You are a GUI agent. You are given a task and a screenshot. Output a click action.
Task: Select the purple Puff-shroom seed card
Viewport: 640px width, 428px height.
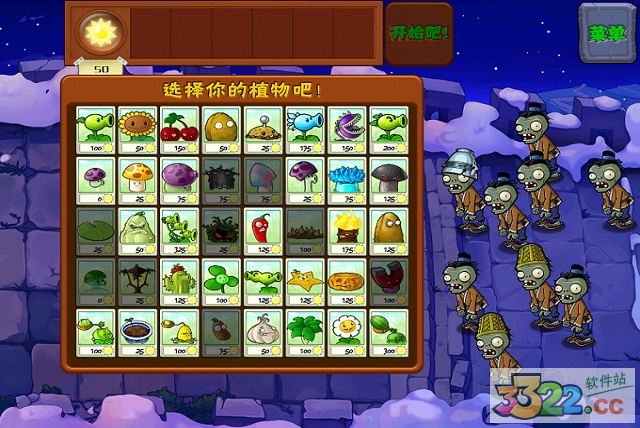point(94,180)
